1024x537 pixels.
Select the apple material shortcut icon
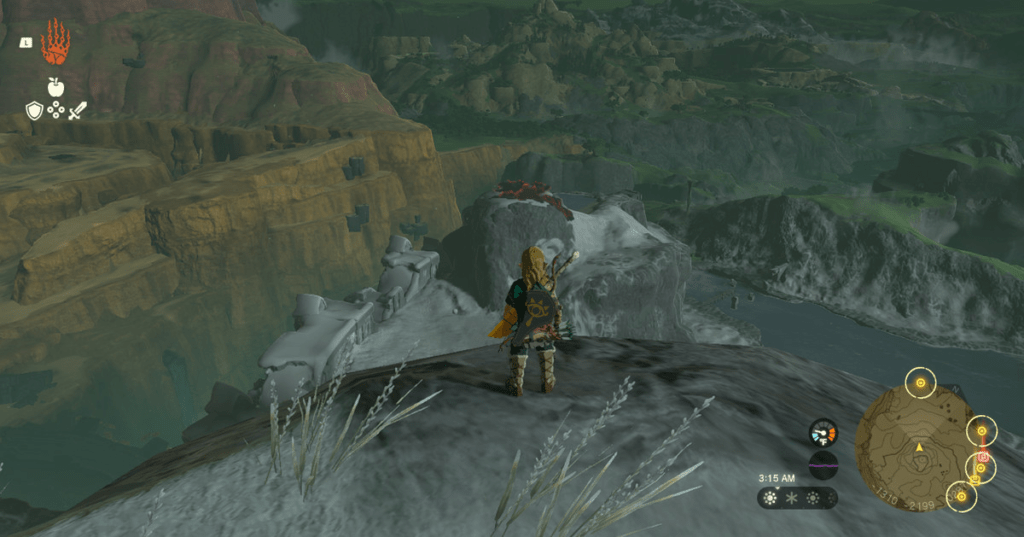click(x=55, y=87)
